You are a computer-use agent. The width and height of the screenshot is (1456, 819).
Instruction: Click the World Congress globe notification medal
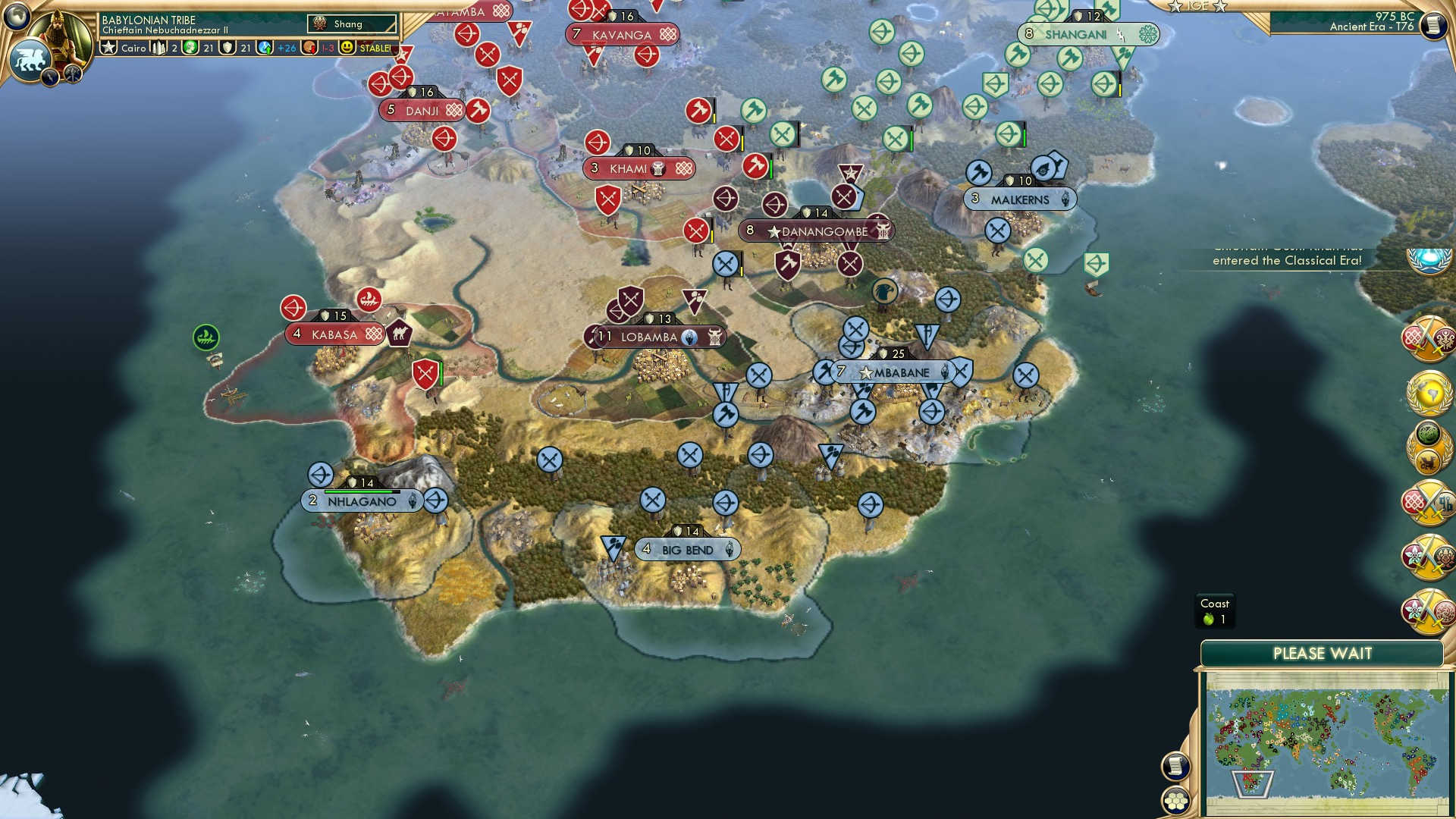(1431, 395)
